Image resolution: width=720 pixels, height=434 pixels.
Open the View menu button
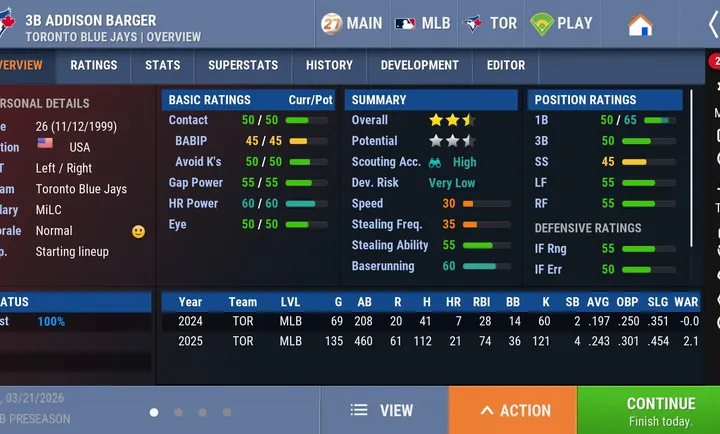[x=383, y=410]
